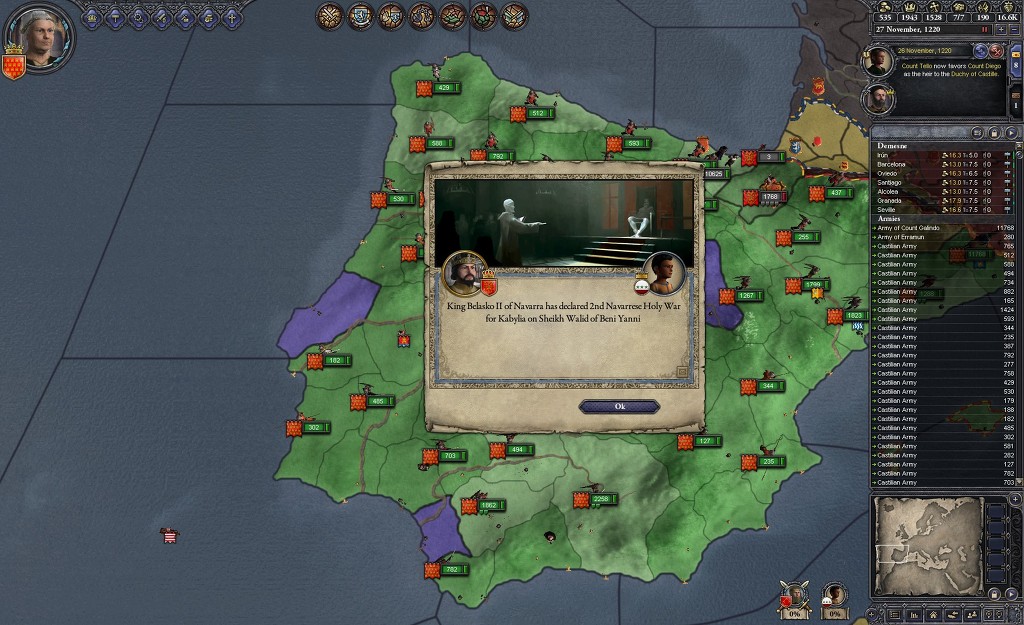Screen dimensions: 1024x625
Task: Close the Count Tello heir notification
Action: [996, 50]
